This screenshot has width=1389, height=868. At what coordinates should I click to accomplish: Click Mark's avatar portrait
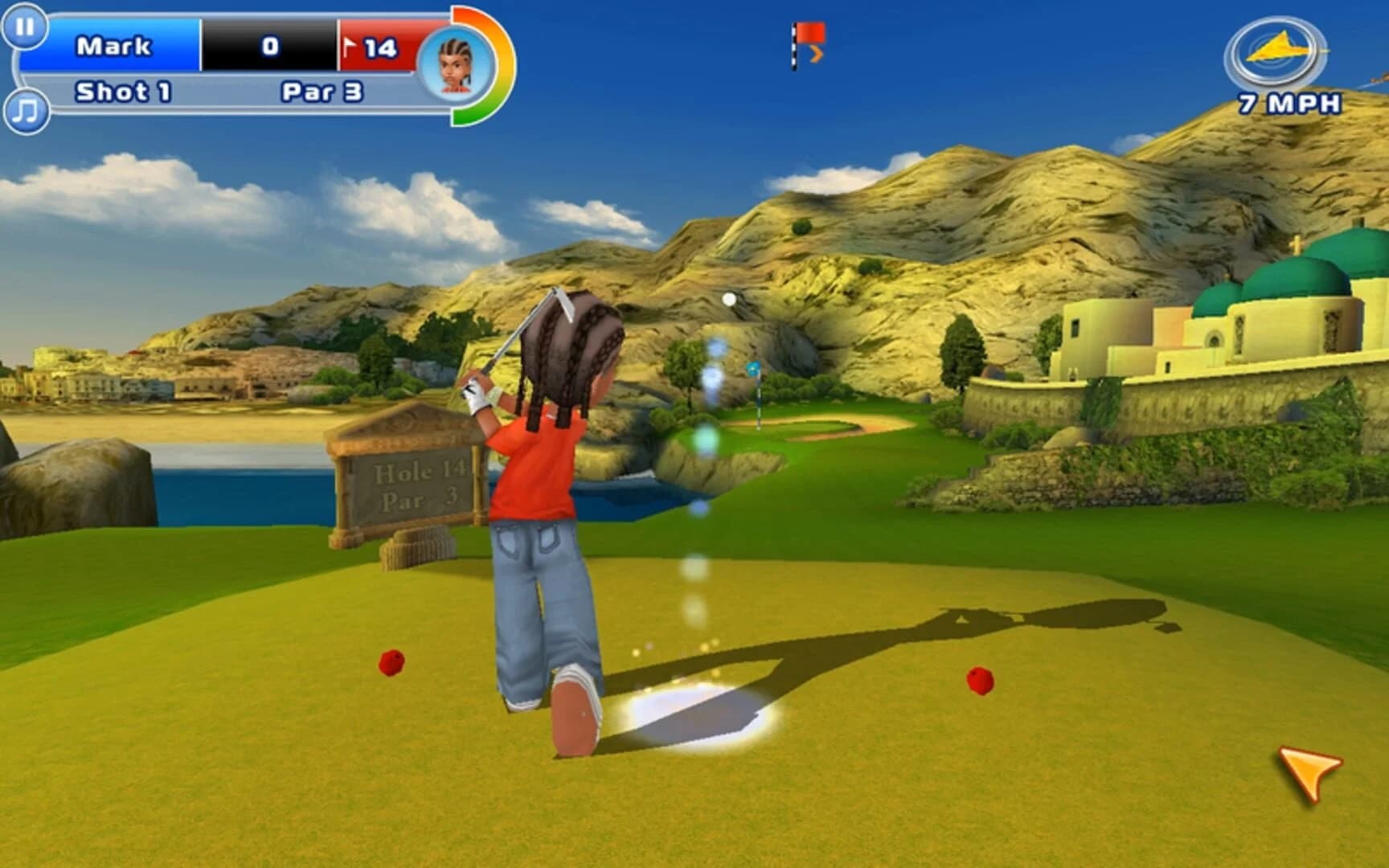coord(455,63)
